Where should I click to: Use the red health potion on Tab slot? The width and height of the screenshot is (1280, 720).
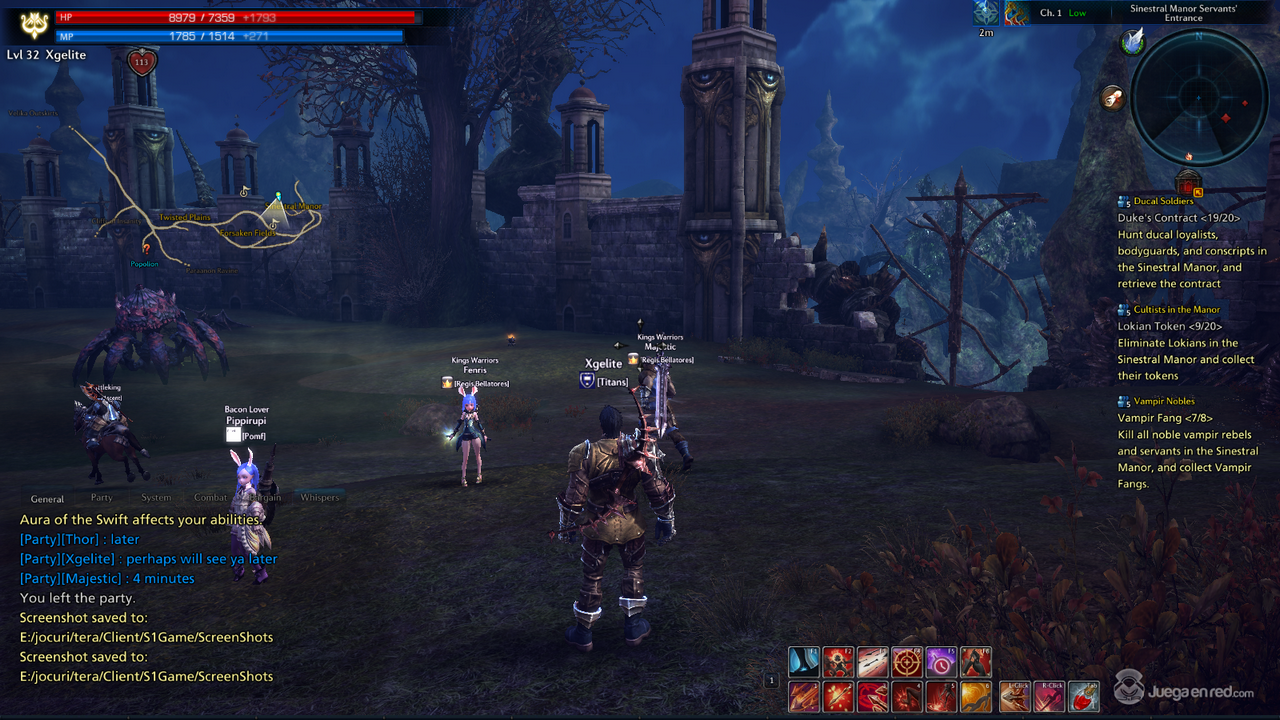click(1083, 696)
